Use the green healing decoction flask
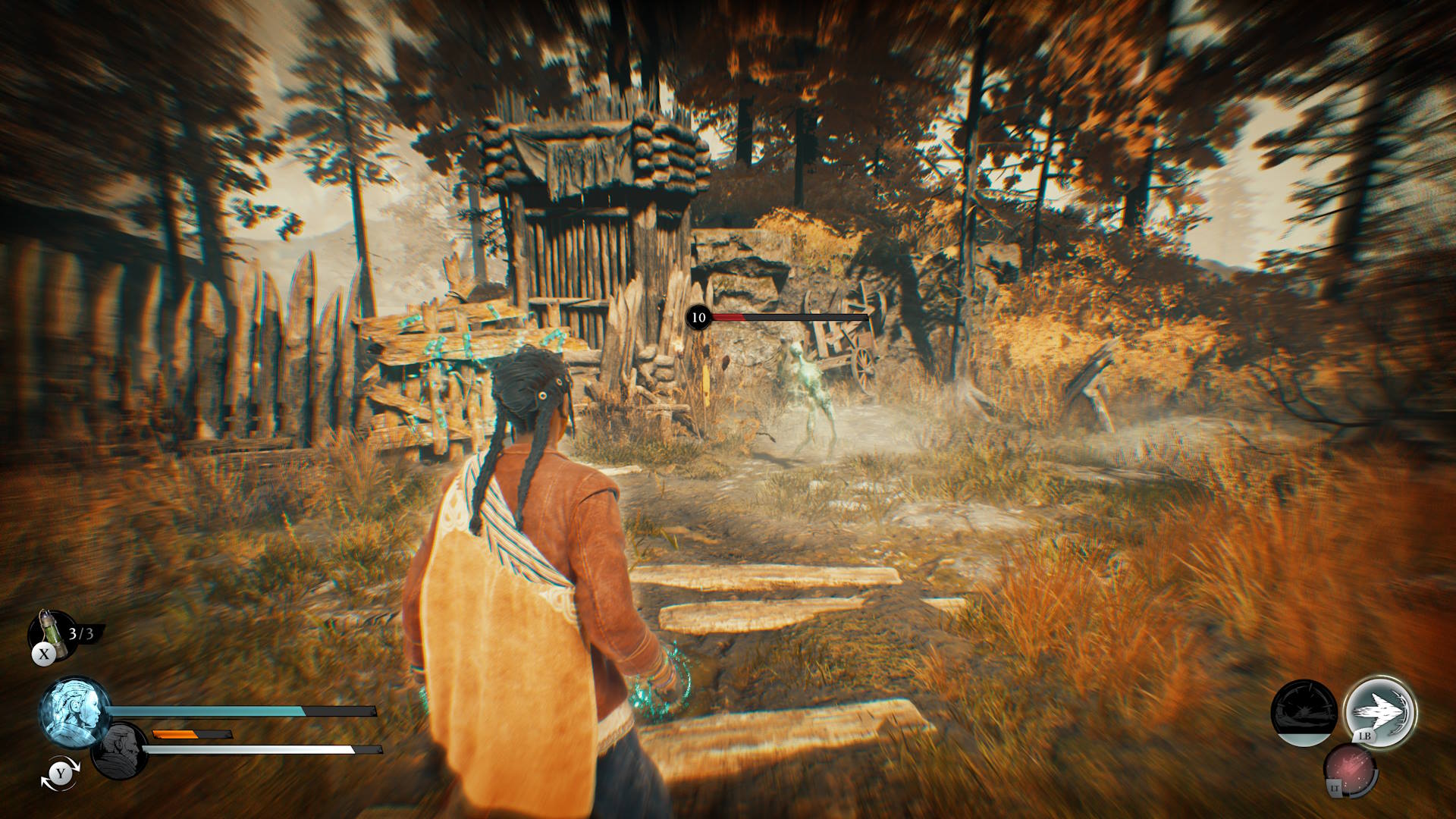 point(48,631)
